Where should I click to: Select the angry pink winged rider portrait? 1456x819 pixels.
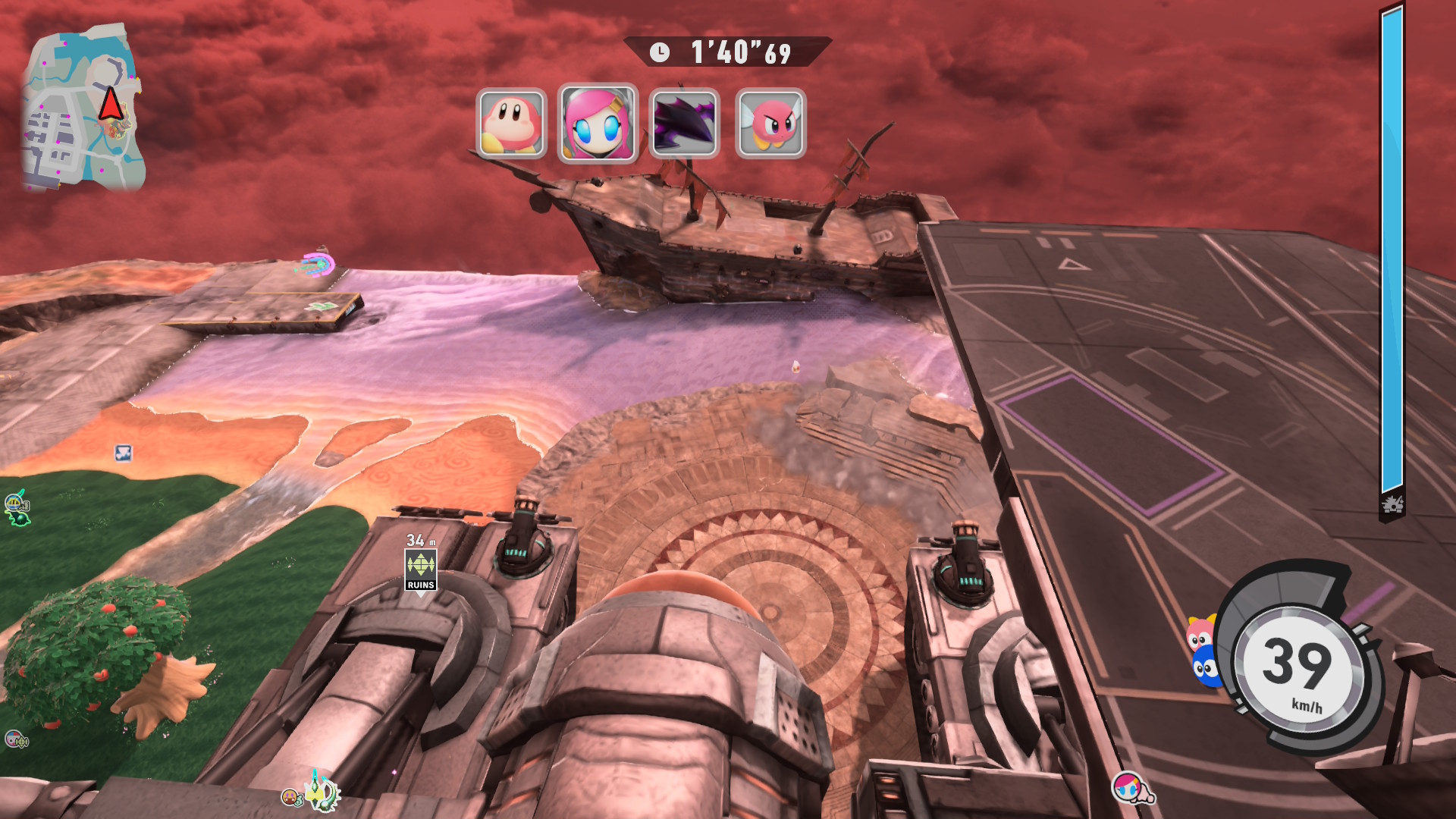click(x=770, y=124)
